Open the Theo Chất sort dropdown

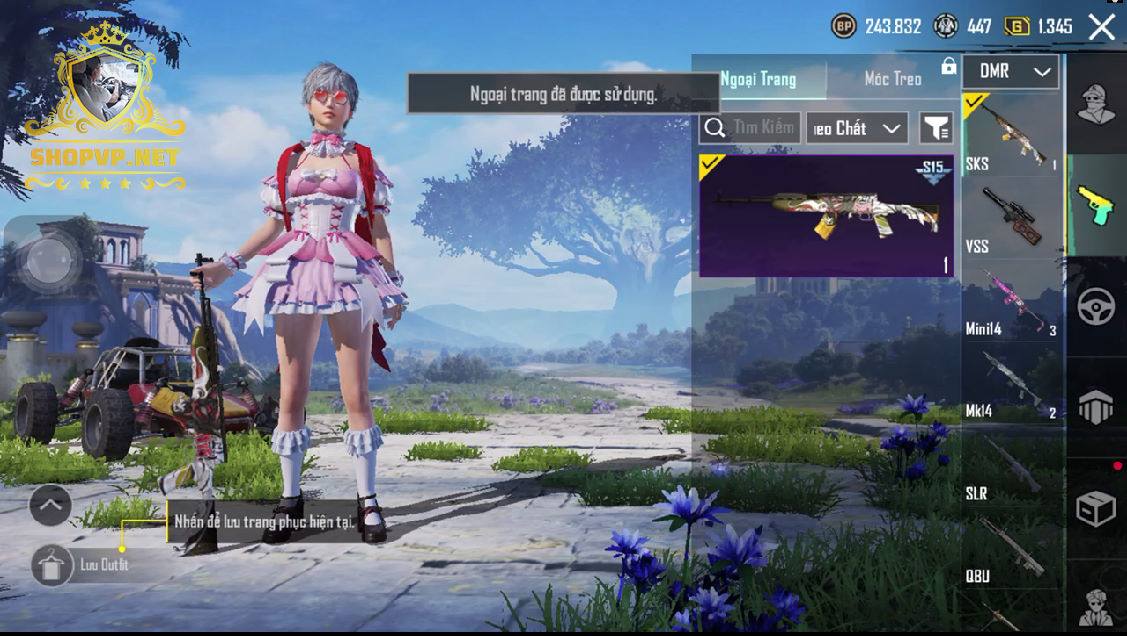pyautogui.click(x=857, y=128)
